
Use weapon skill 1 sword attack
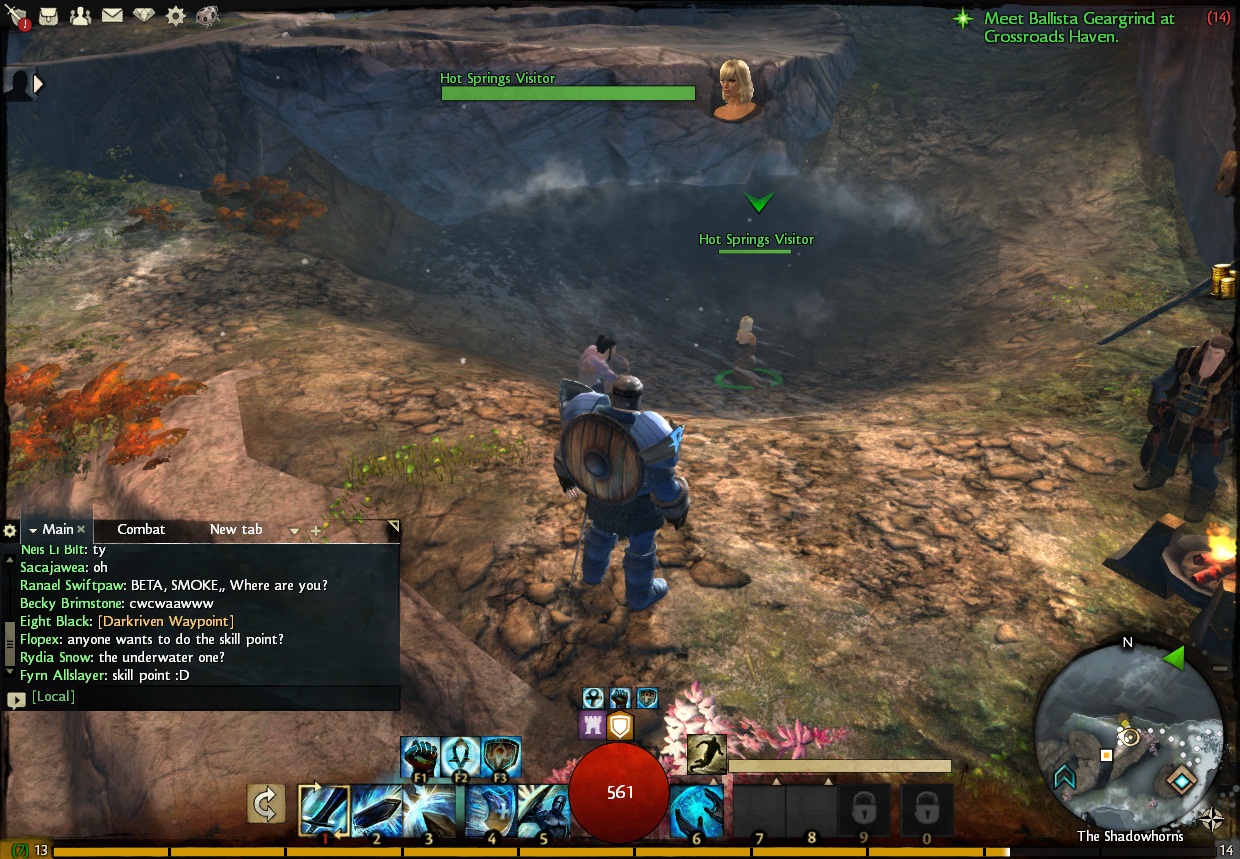324,809
